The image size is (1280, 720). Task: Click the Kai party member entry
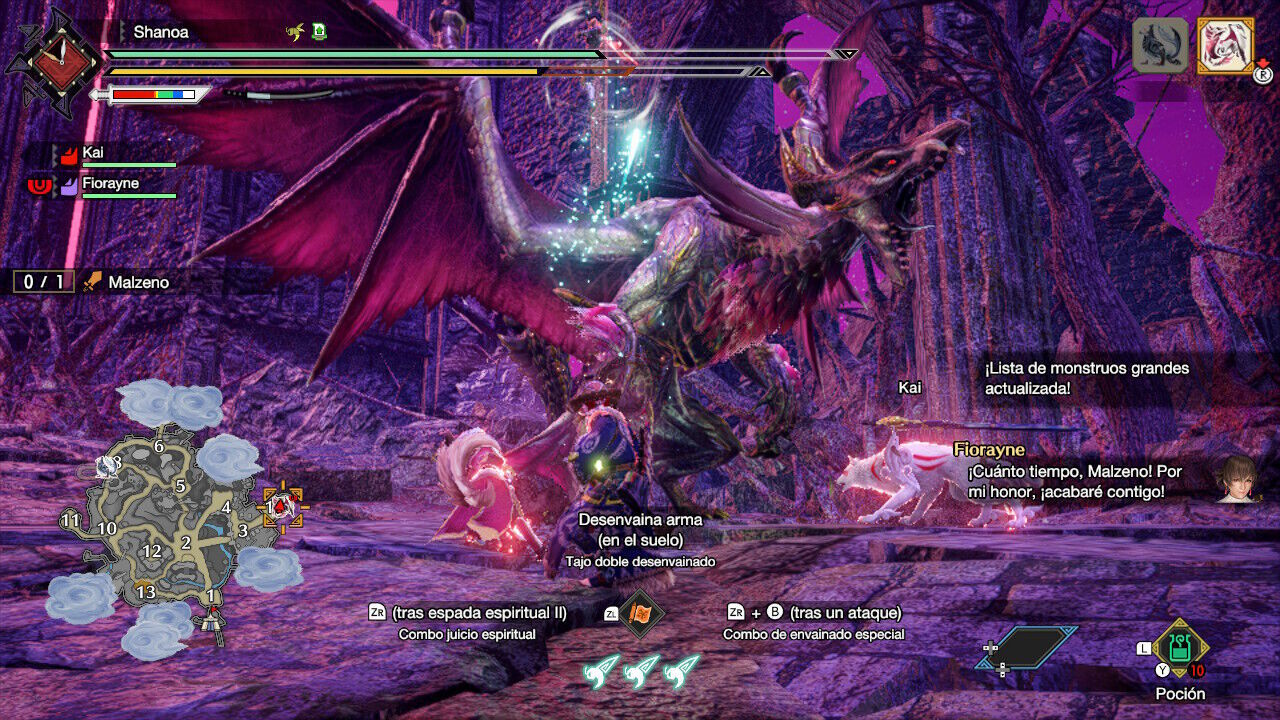(110, 154)
